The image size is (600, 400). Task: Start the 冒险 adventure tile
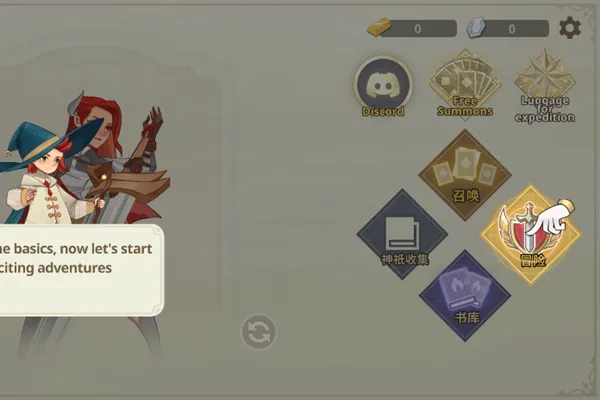coord(530,232)
